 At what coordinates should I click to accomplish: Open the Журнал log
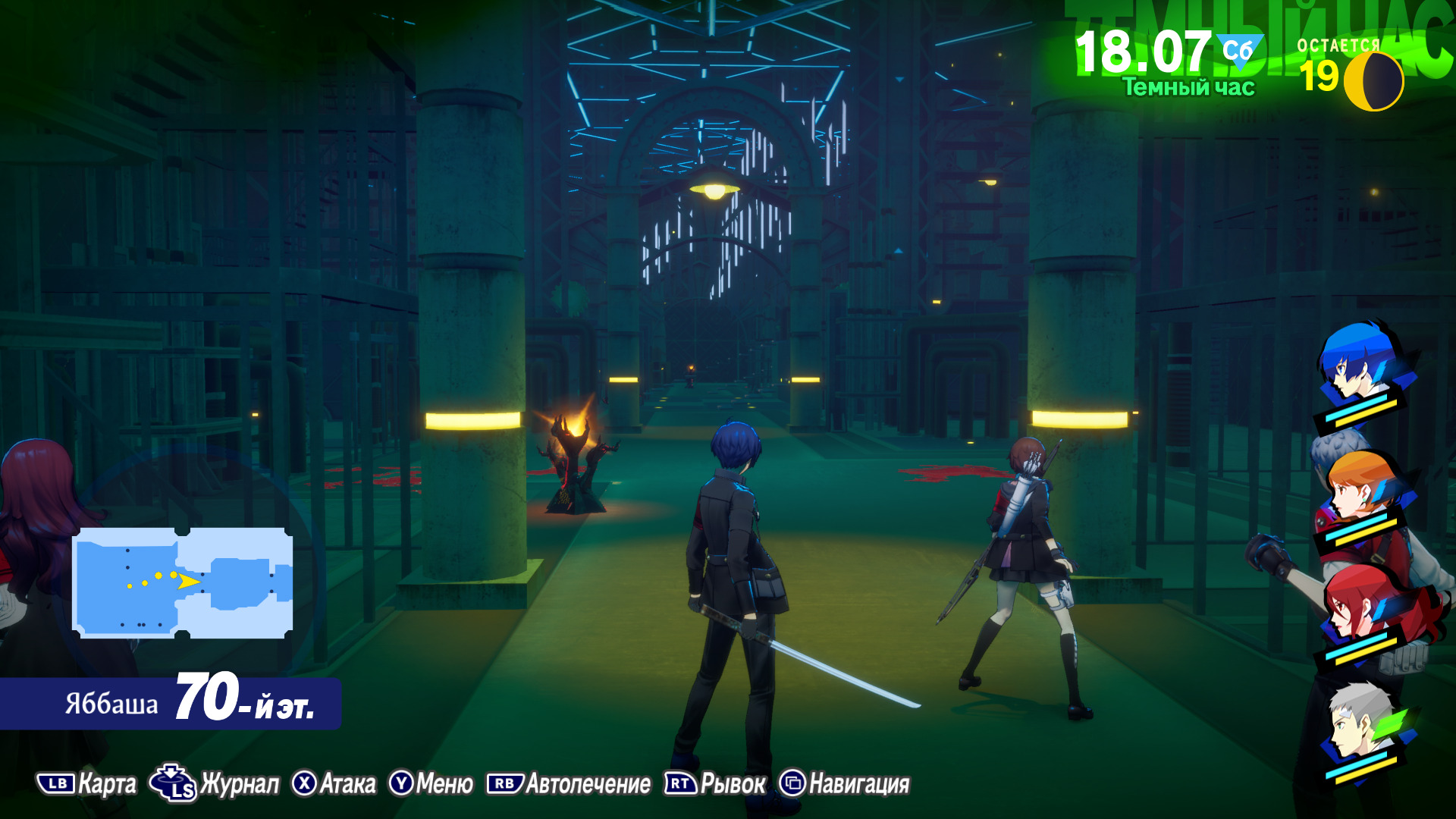215,784
